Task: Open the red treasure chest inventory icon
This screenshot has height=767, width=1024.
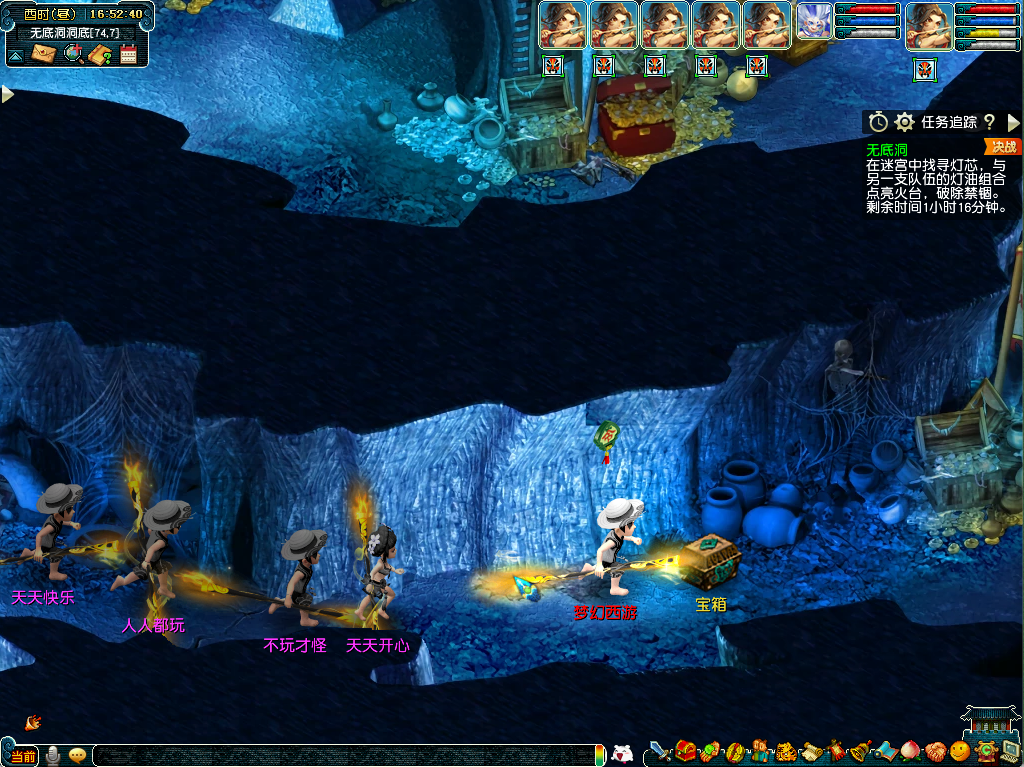Action: [685, 750]
